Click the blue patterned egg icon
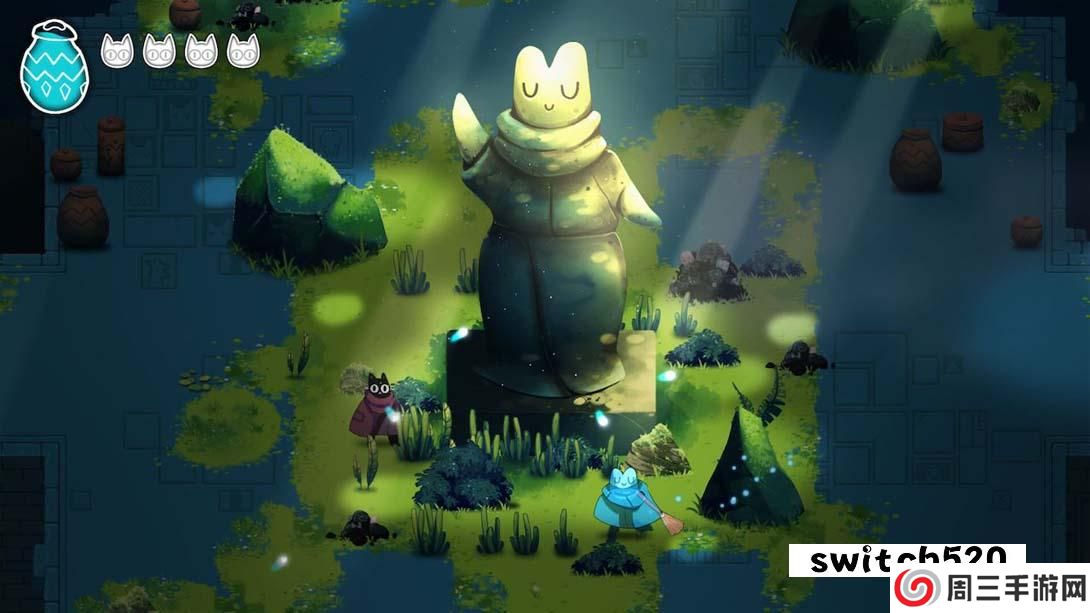The height and width of the screenshot is (613, 1090). pos(54,67)
